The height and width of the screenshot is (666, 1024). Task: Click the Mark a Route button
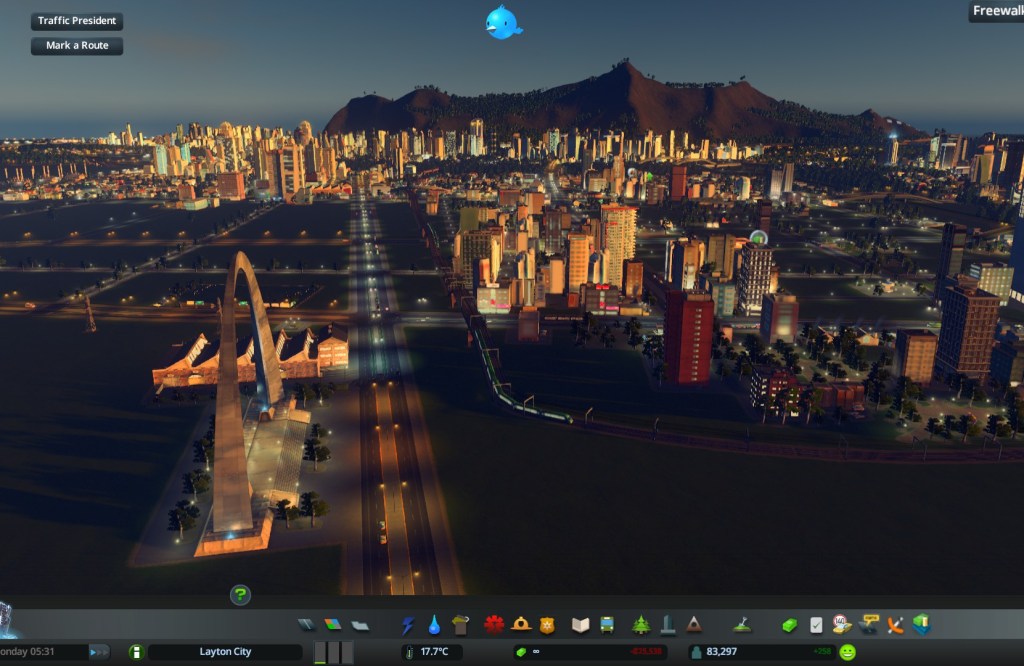[77, 46]
